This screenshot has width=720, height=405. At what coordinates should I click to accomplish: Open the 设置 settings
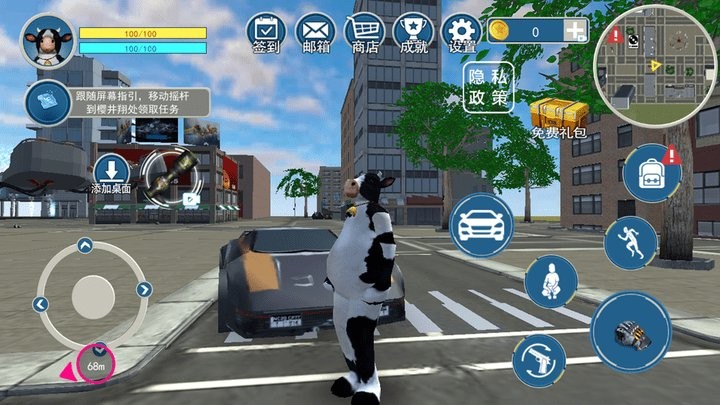tap(462, 30)
